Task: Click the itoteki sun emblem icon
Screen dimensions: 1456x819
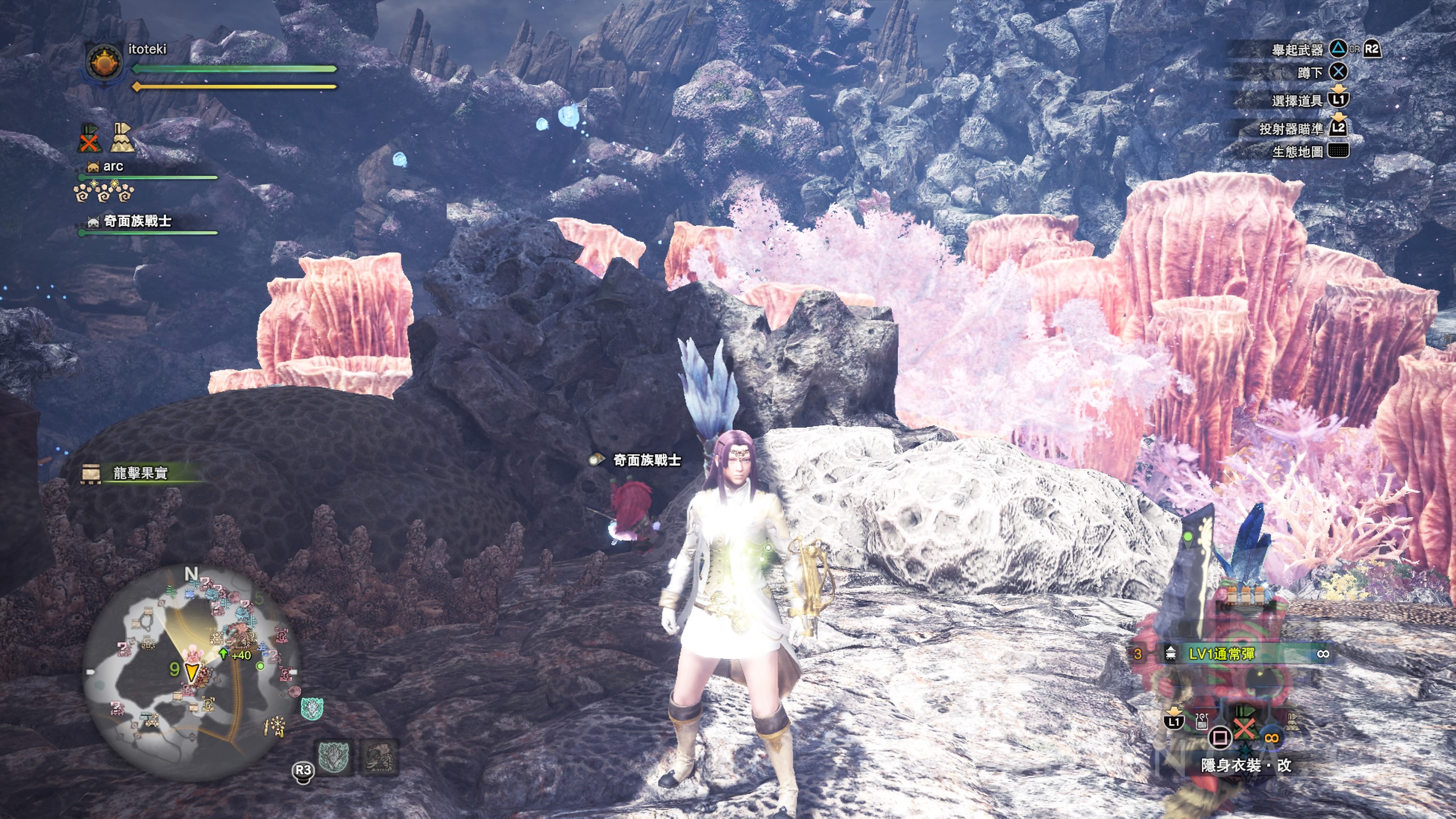Action: [x=105, y=63]
